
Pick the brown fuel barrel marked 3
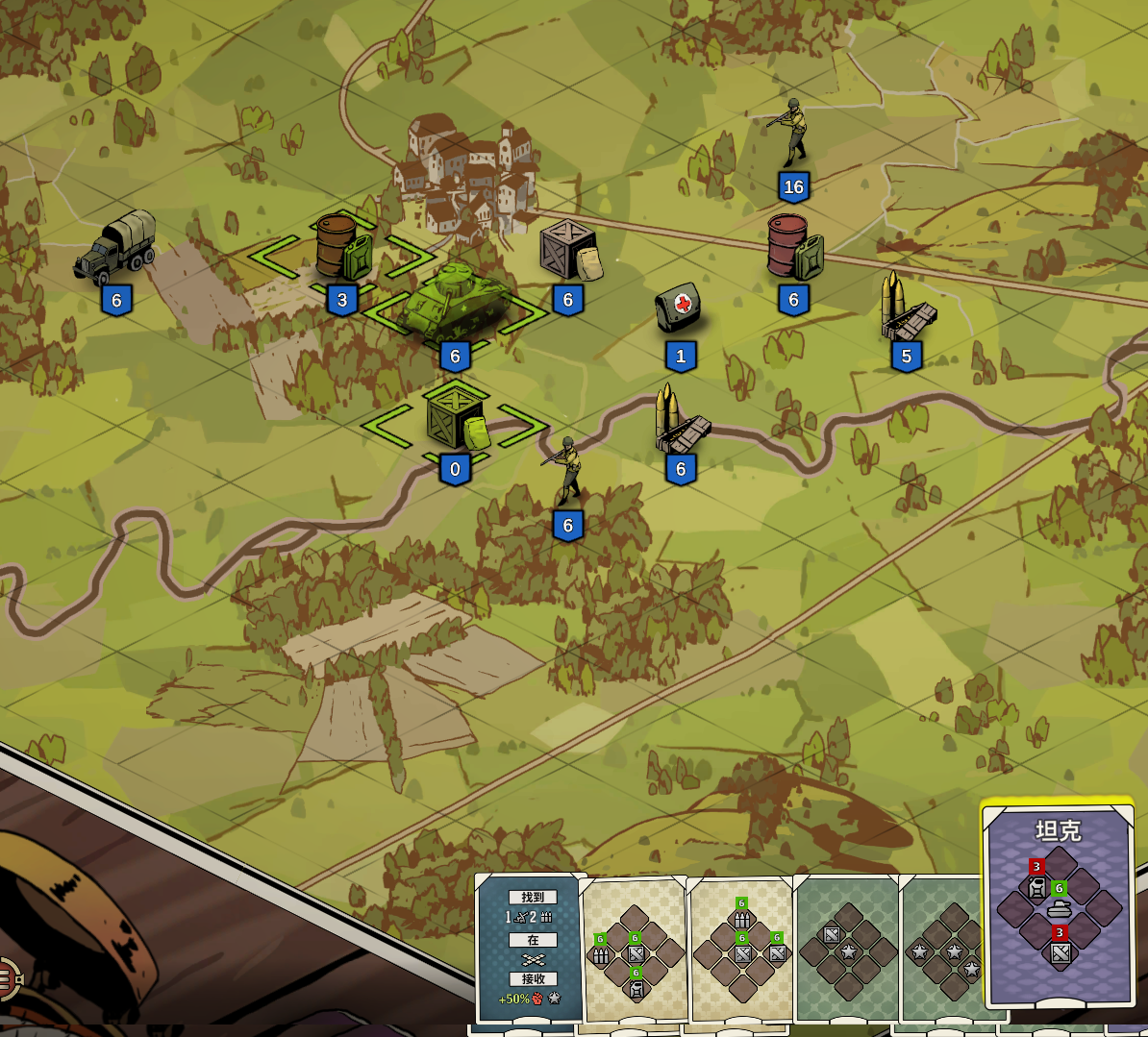(342, 249)
